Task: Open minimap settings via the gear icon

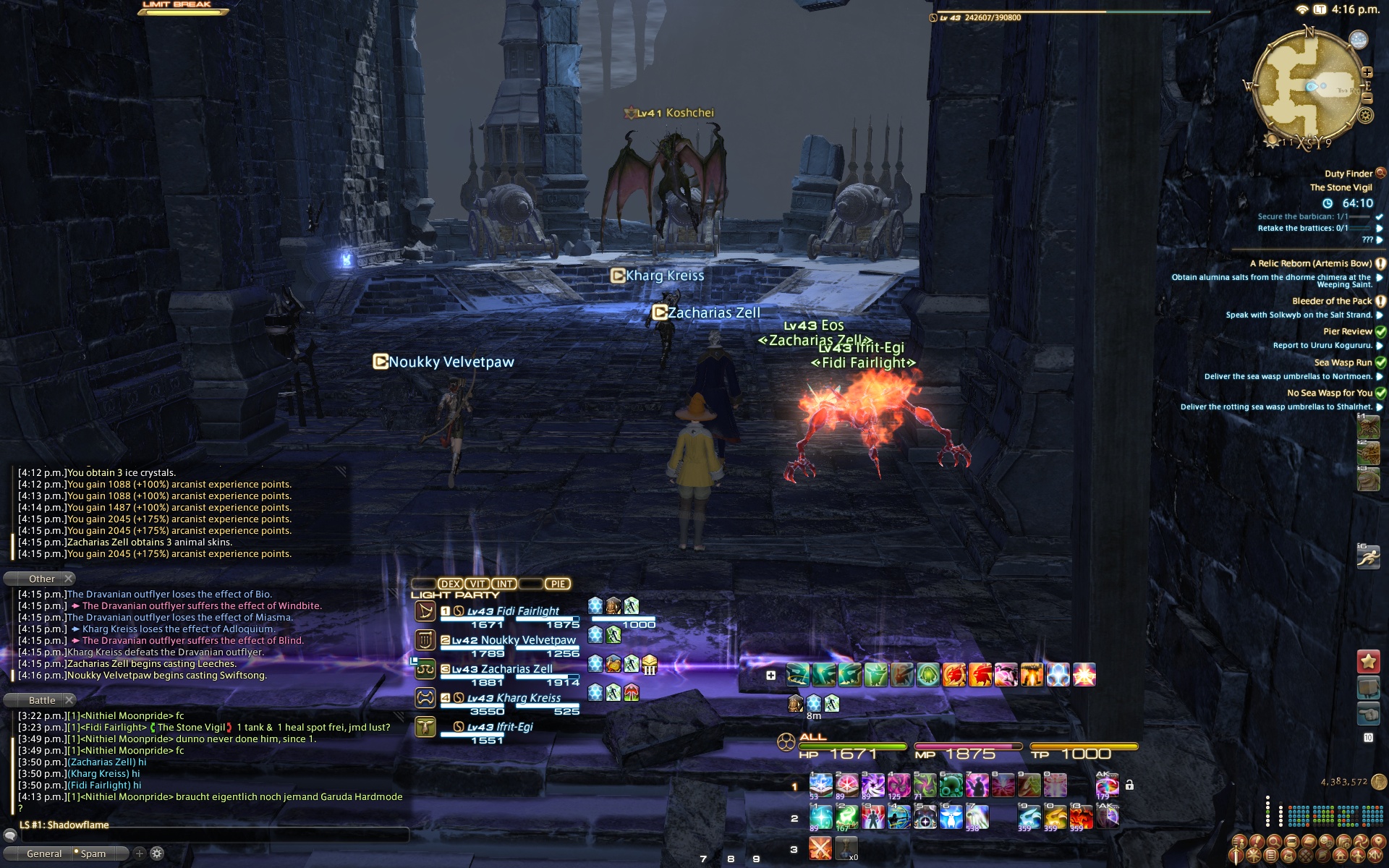Action: pos(1366,116)
